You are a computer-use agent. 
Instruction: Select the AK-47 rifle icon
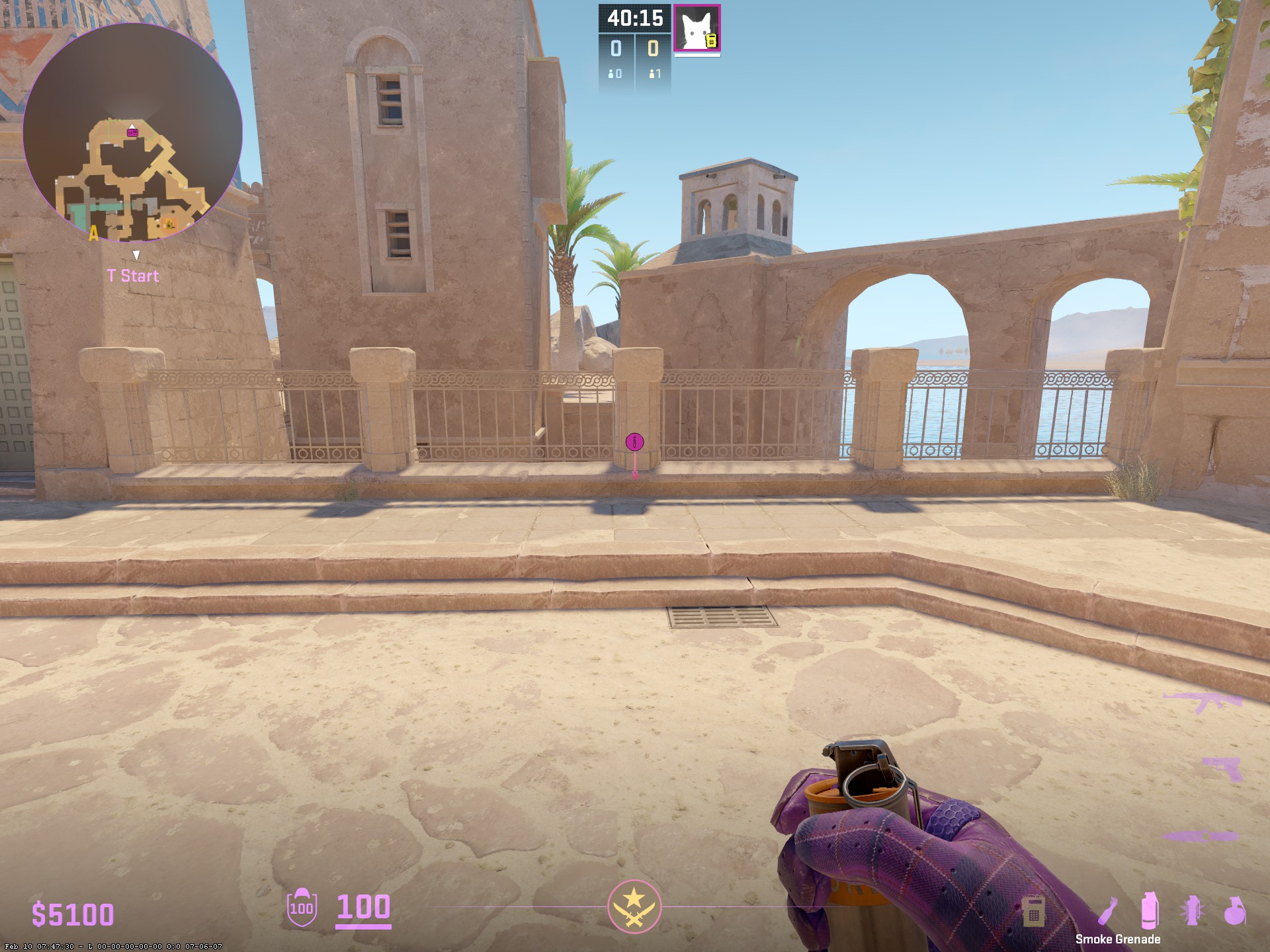(1202, 702)
